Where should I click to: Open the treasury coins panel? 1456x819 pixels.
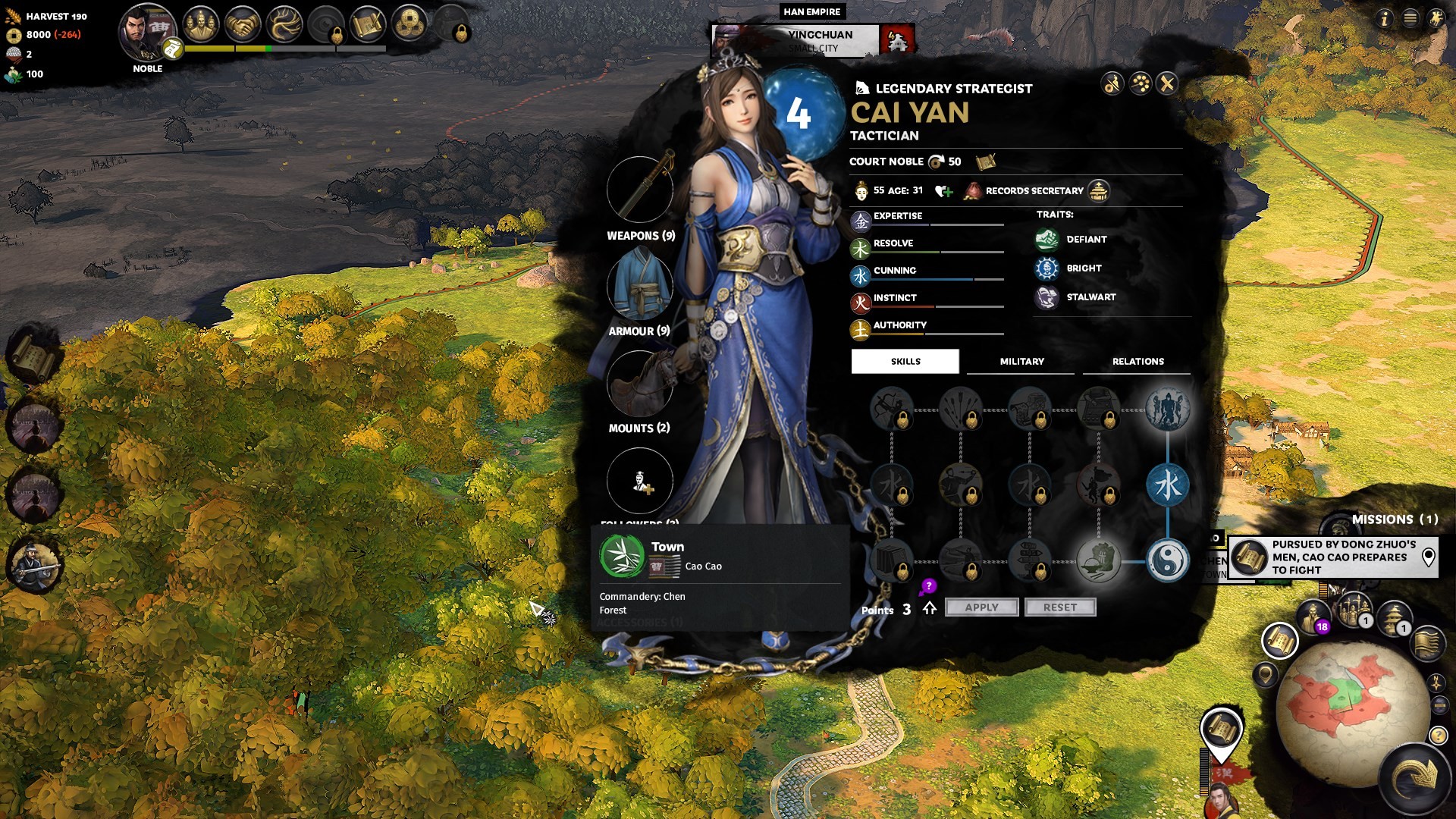pyautogui.click(x=409, y=25)
